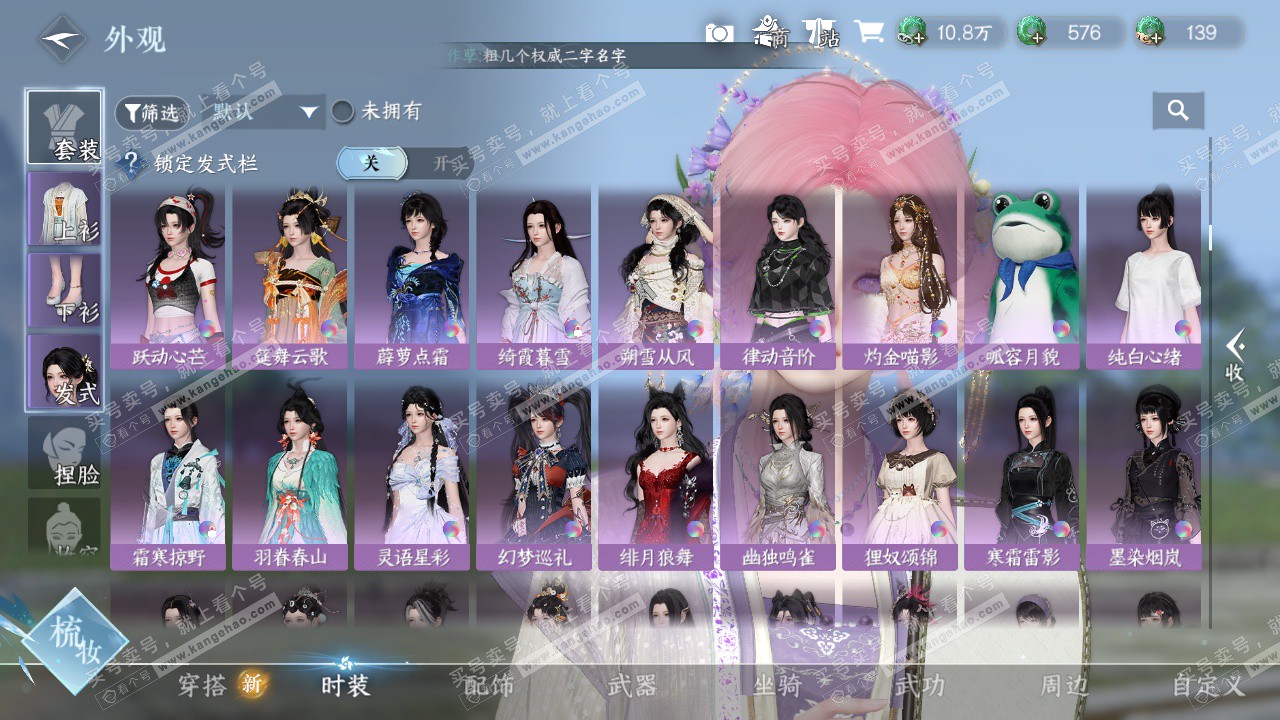Select the 套装 category tab

(64, 127)
